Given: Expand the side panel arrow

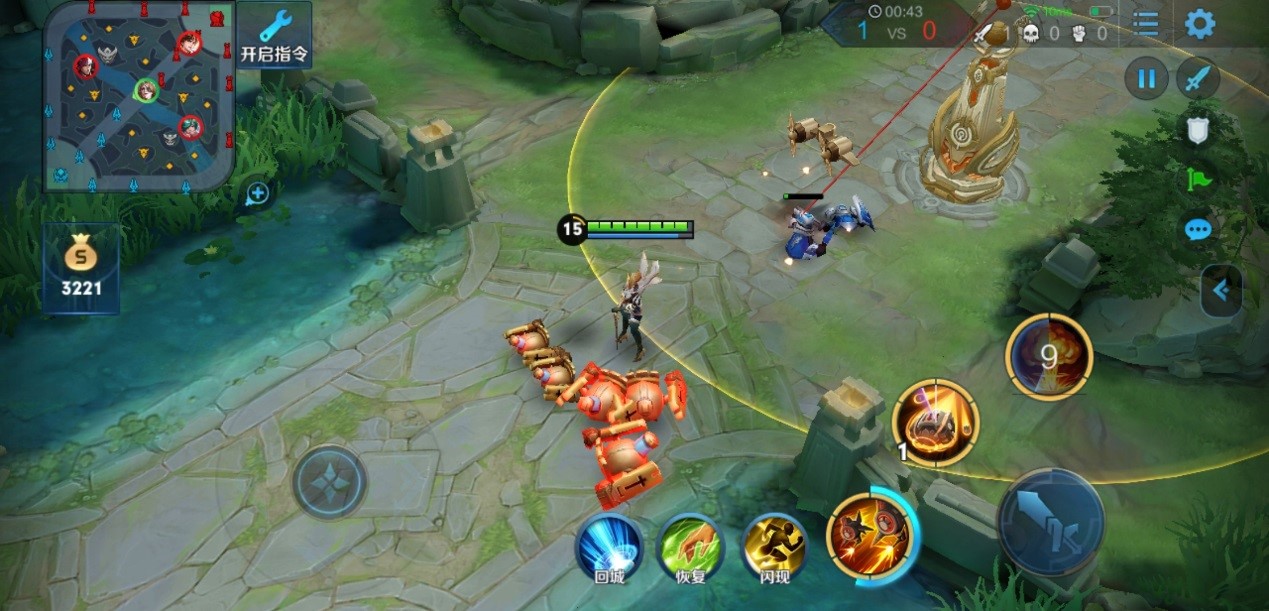Looking at the screenshot, I should tap(1221, 291).
